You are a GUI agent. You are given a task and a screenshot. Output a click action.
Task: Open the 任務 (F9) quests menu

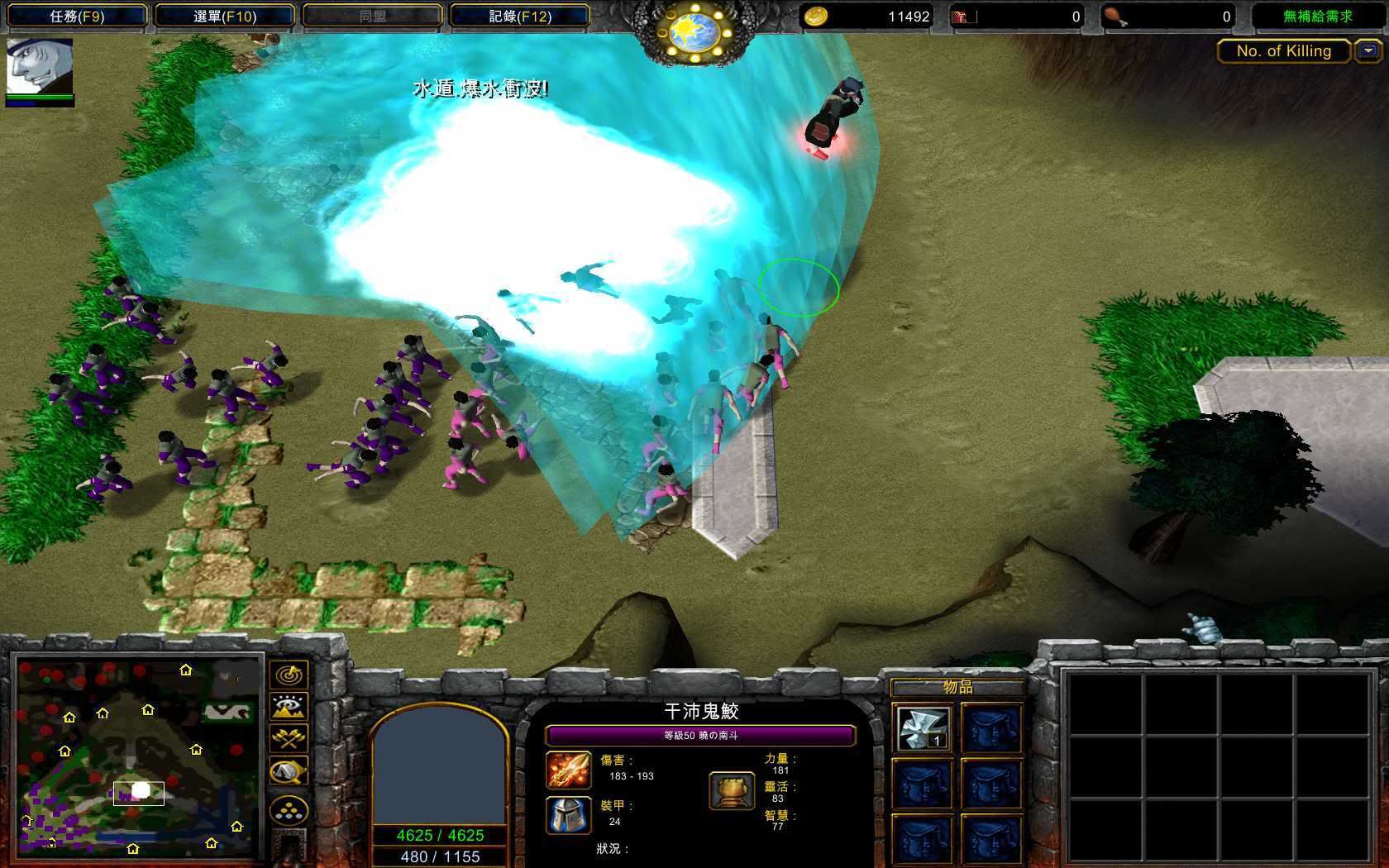coord(77,16)
